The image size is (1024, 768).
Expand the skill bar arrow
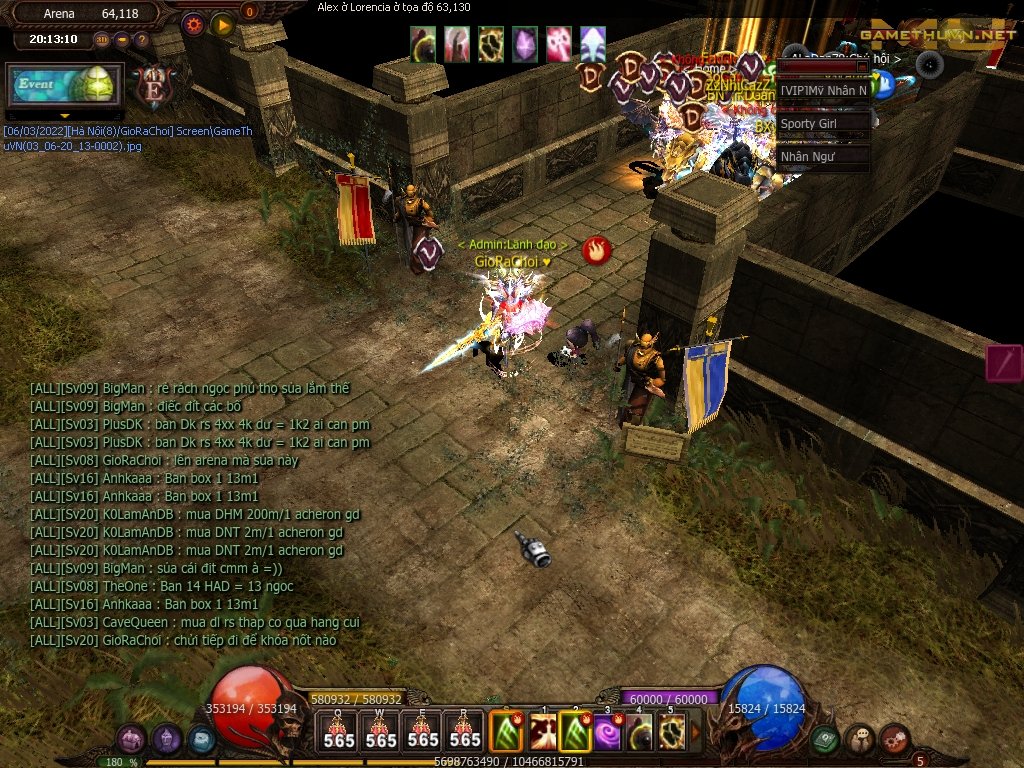pyautogui.click(x=696, y=732)
